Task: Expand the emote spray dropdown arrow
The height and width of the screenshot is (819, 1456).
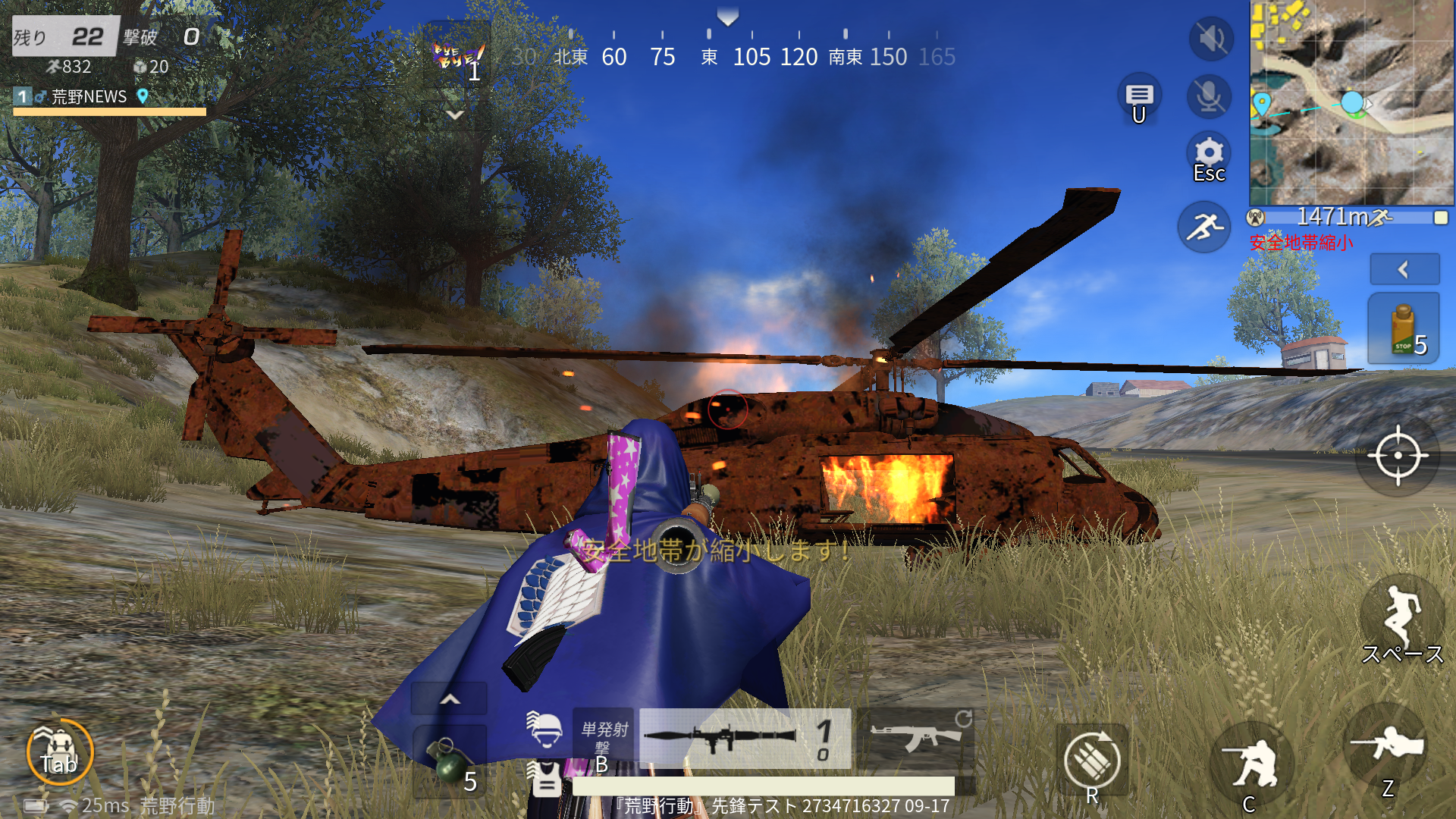Action: [455, 115]
